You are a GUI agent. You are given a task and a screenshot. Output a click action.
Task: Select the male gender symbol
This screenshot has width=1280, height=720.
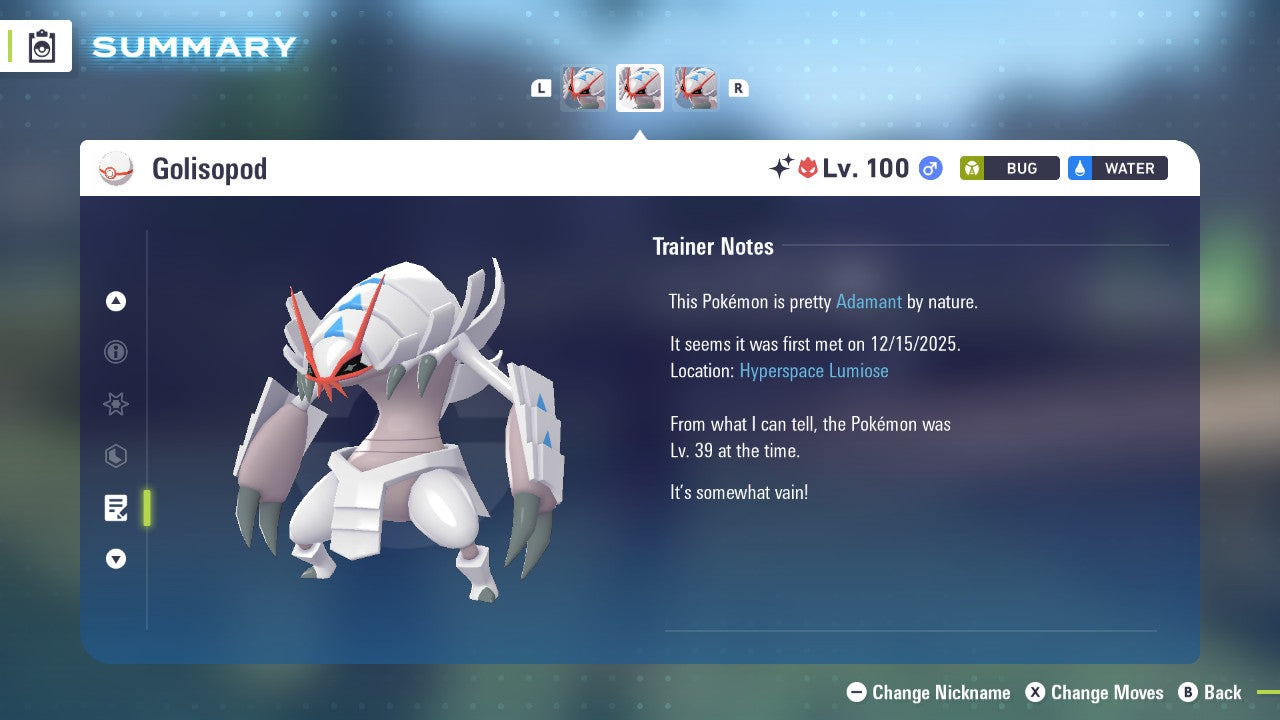coord(929,168)
